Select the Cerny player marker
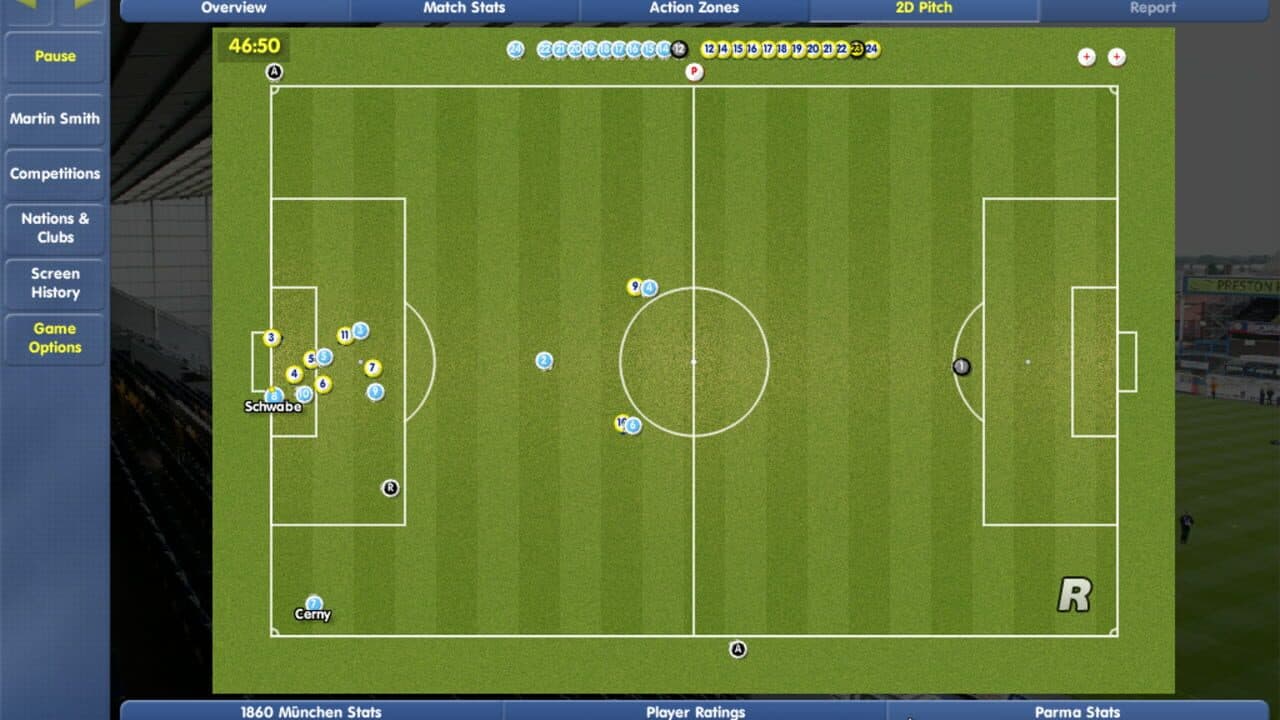This screenshot has width=1280, height=720. (x=312, y=605)
